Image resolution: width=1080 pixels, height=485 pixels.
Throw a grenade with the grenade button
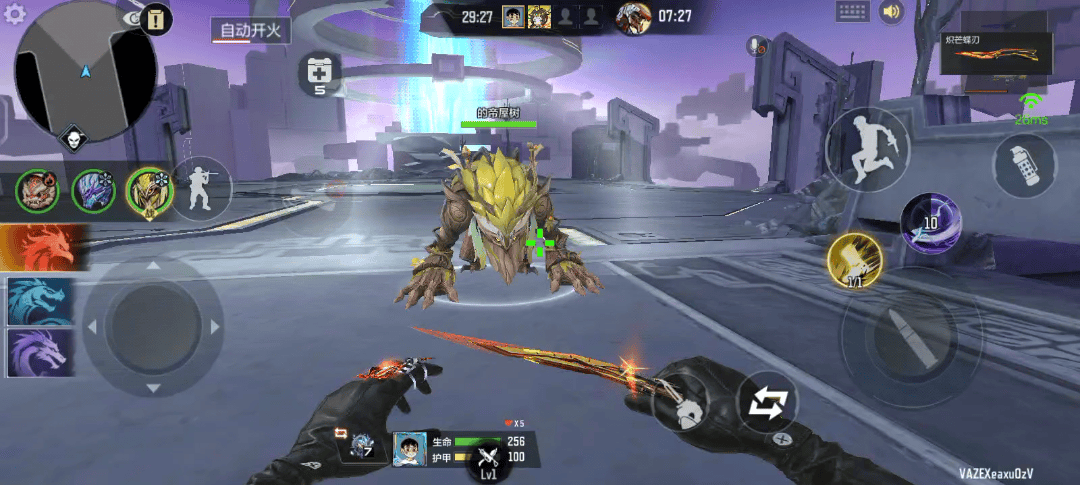1025,166
